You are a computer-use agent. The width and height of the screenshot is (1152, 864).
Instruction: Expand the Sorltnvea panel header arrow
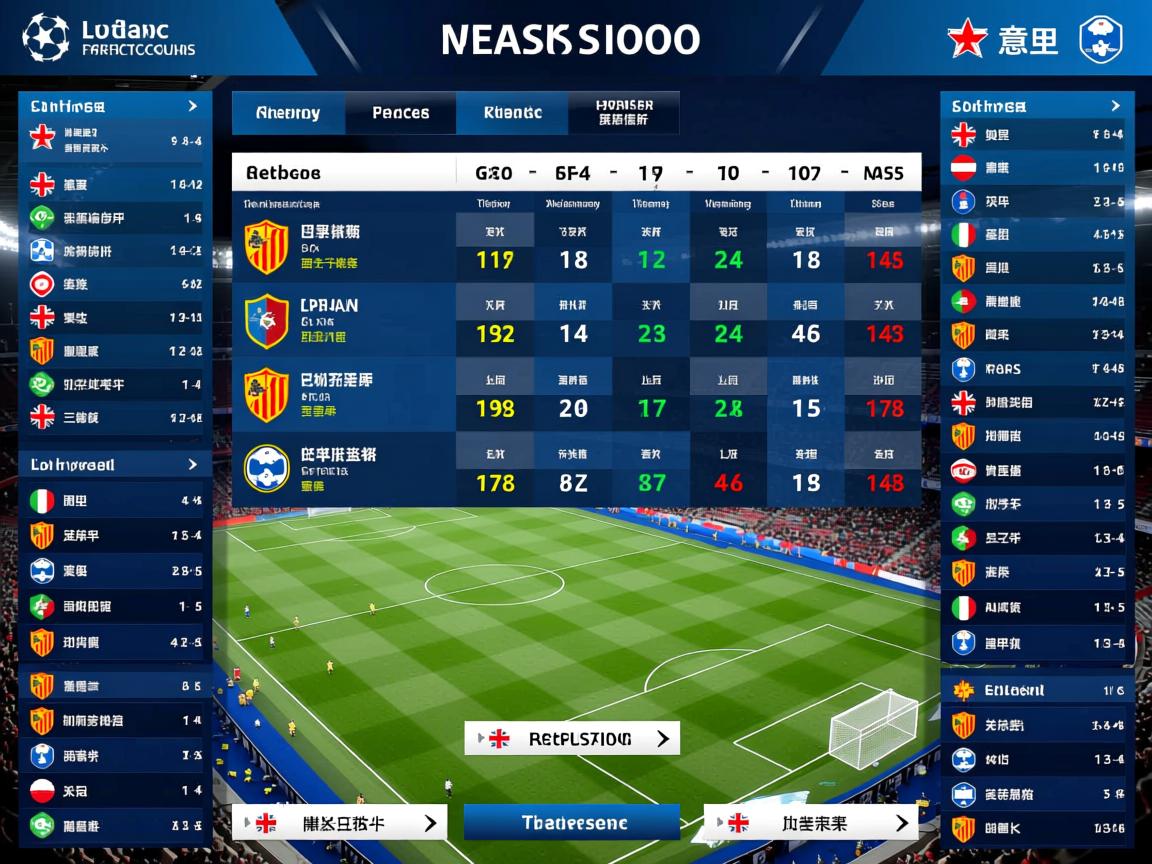1115,105
